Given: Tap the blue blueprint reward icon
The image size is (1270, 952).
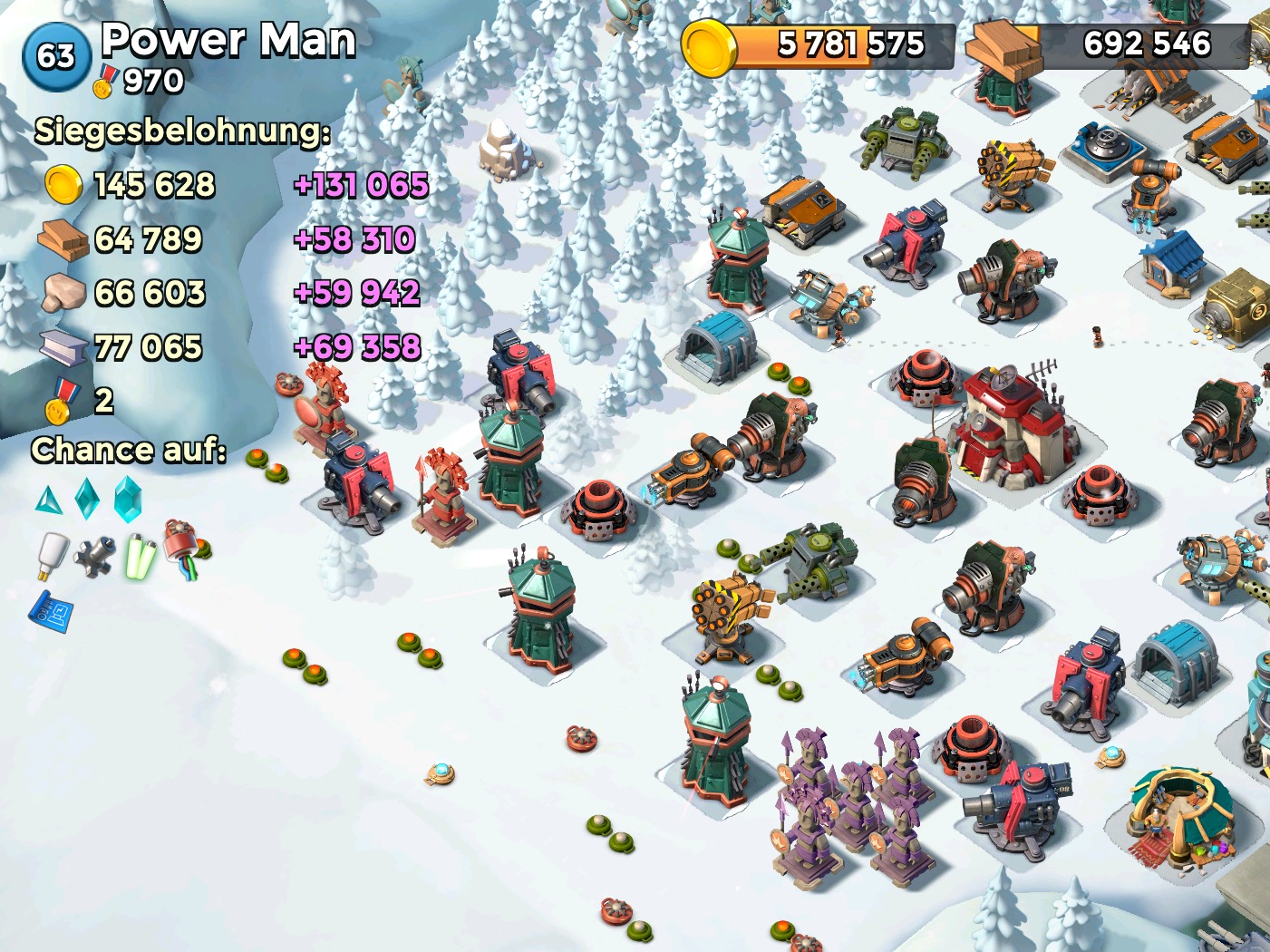Looking at the screenshot, I should pyautogui.click(x=52, y=611).
